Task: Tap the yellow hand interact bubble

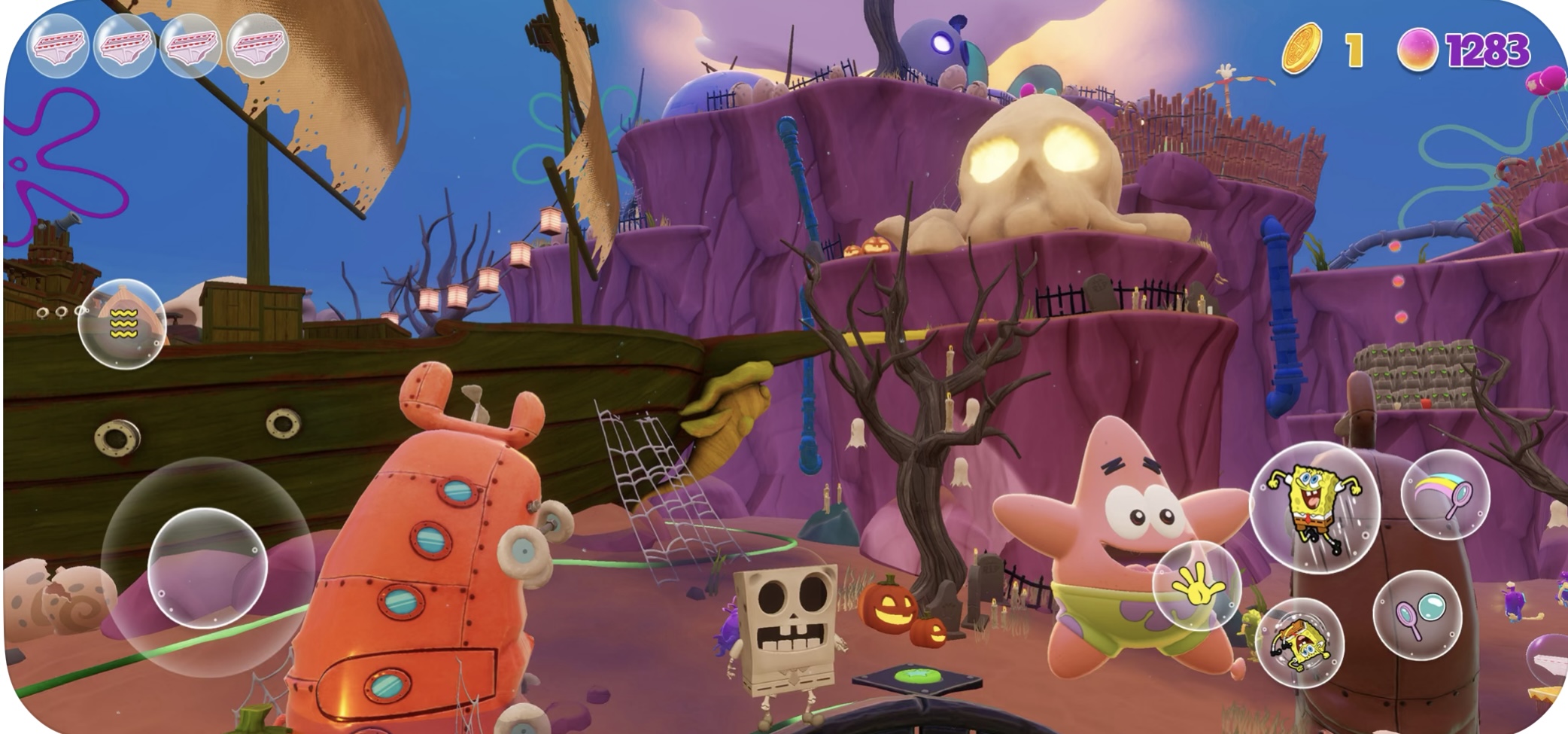Action: pos(1196,585)
